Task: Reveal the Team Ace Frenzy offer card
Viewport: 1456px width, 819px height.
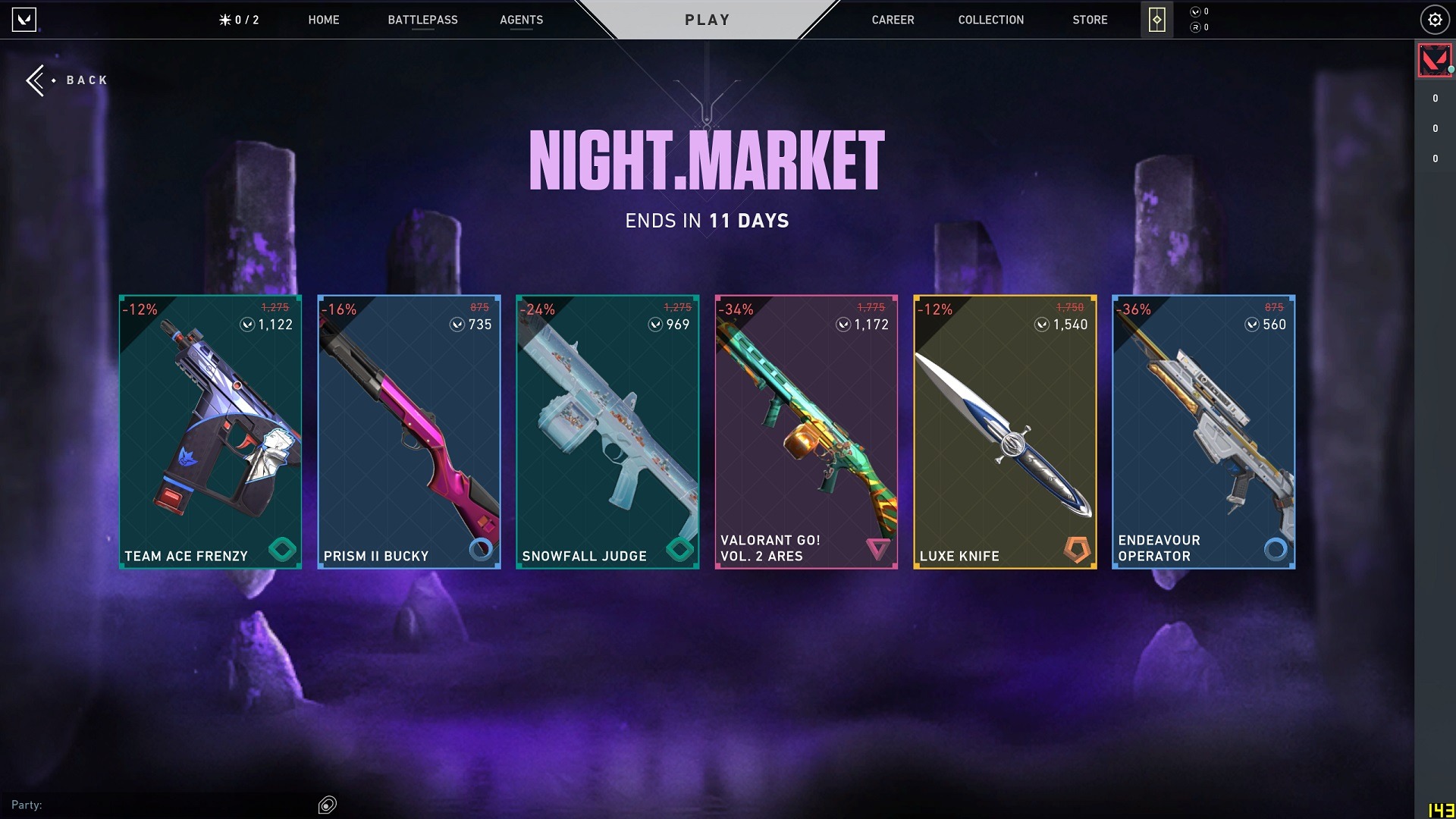Action: tap(210, 431)
